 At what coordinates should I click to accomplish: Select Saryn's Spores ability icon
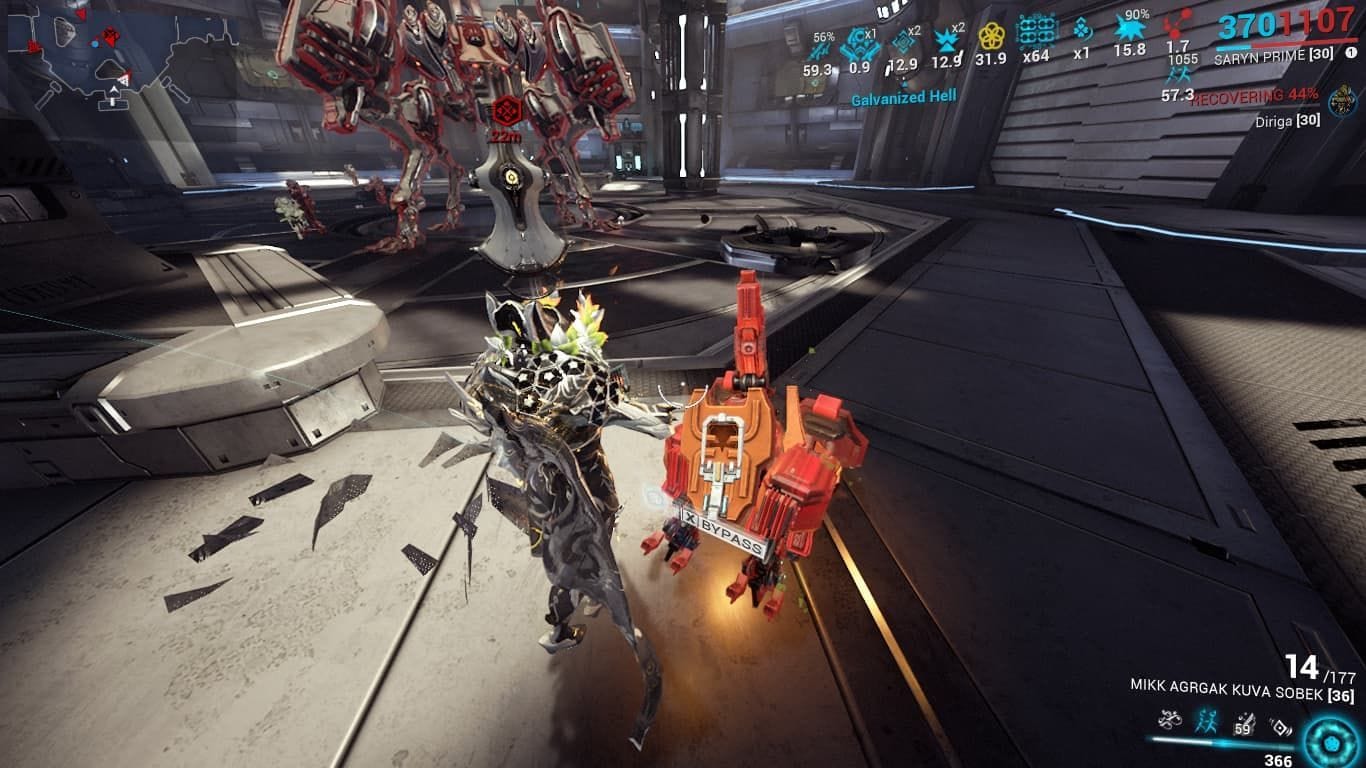(1170, 721)
